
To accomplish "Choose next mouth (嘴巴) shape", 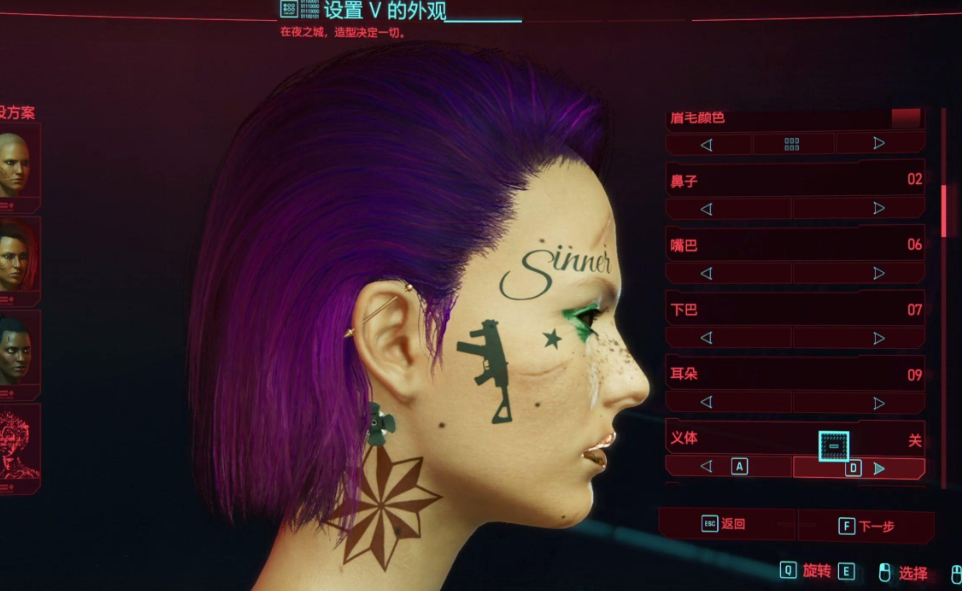I will [x=879, y=274].
